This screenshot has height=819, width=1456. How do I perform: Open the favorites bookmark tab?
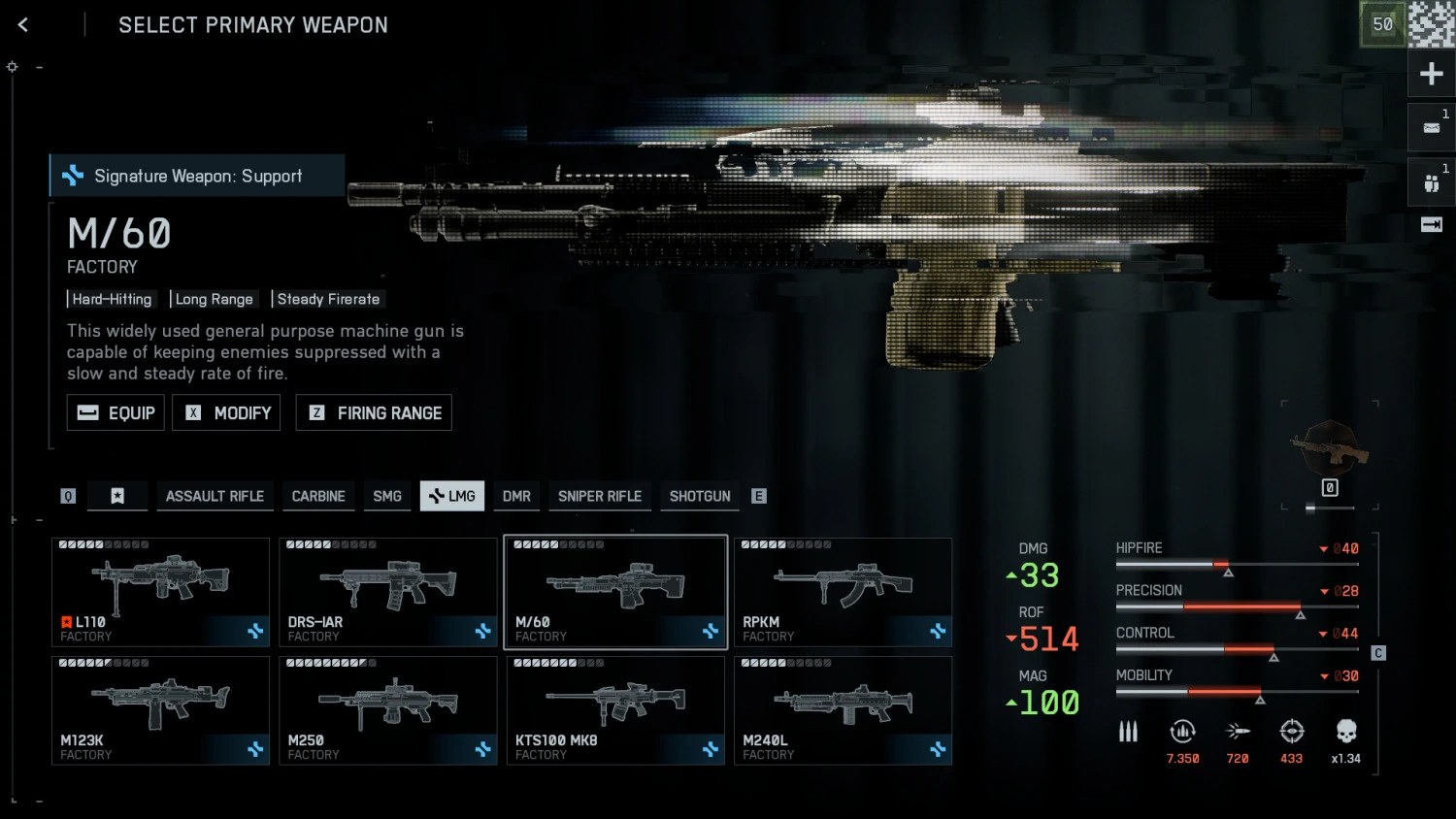(117, 496)
